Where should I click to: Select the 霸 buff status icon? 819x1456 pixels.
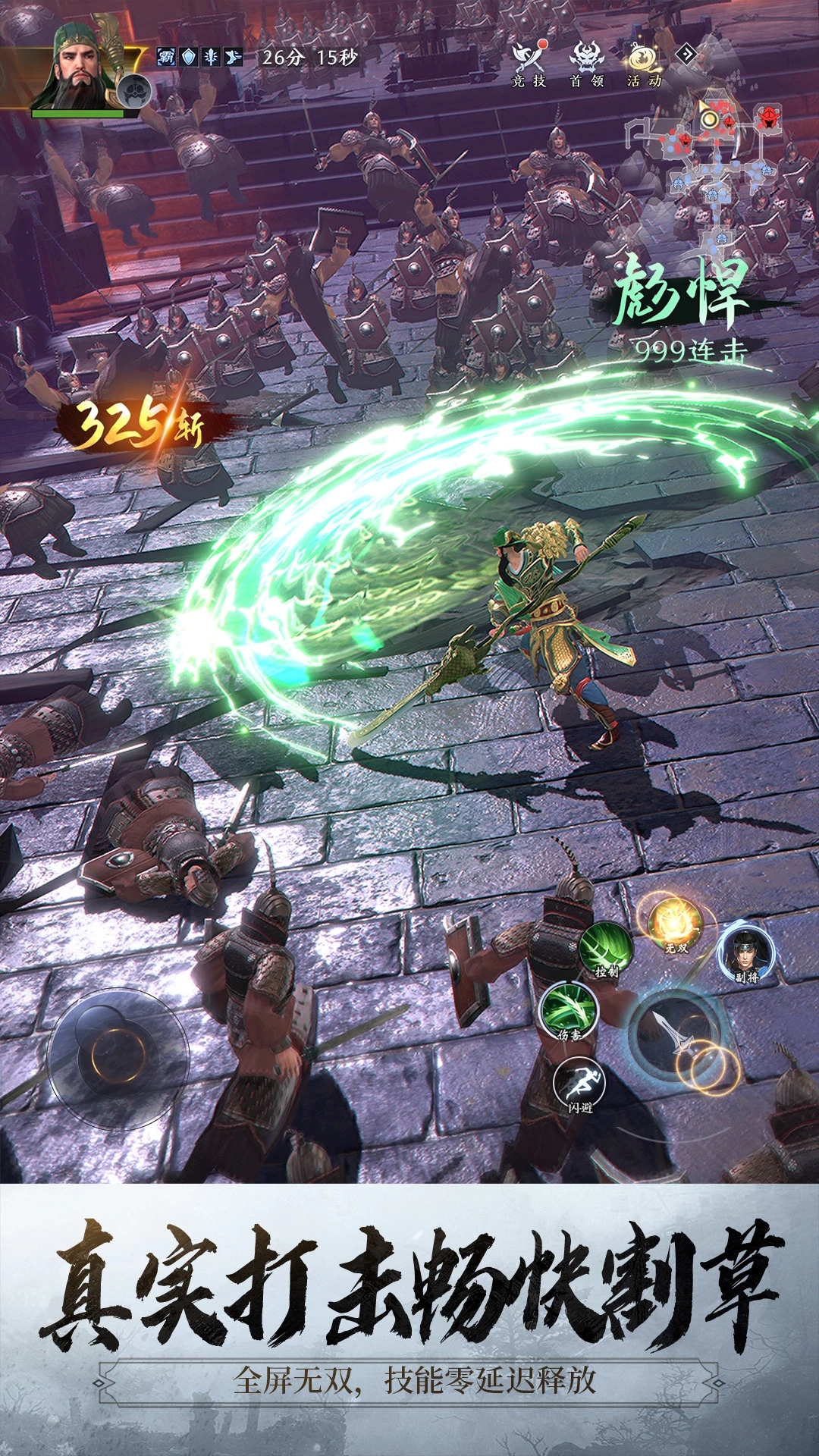pyautogui.click(x=166, y=57)
